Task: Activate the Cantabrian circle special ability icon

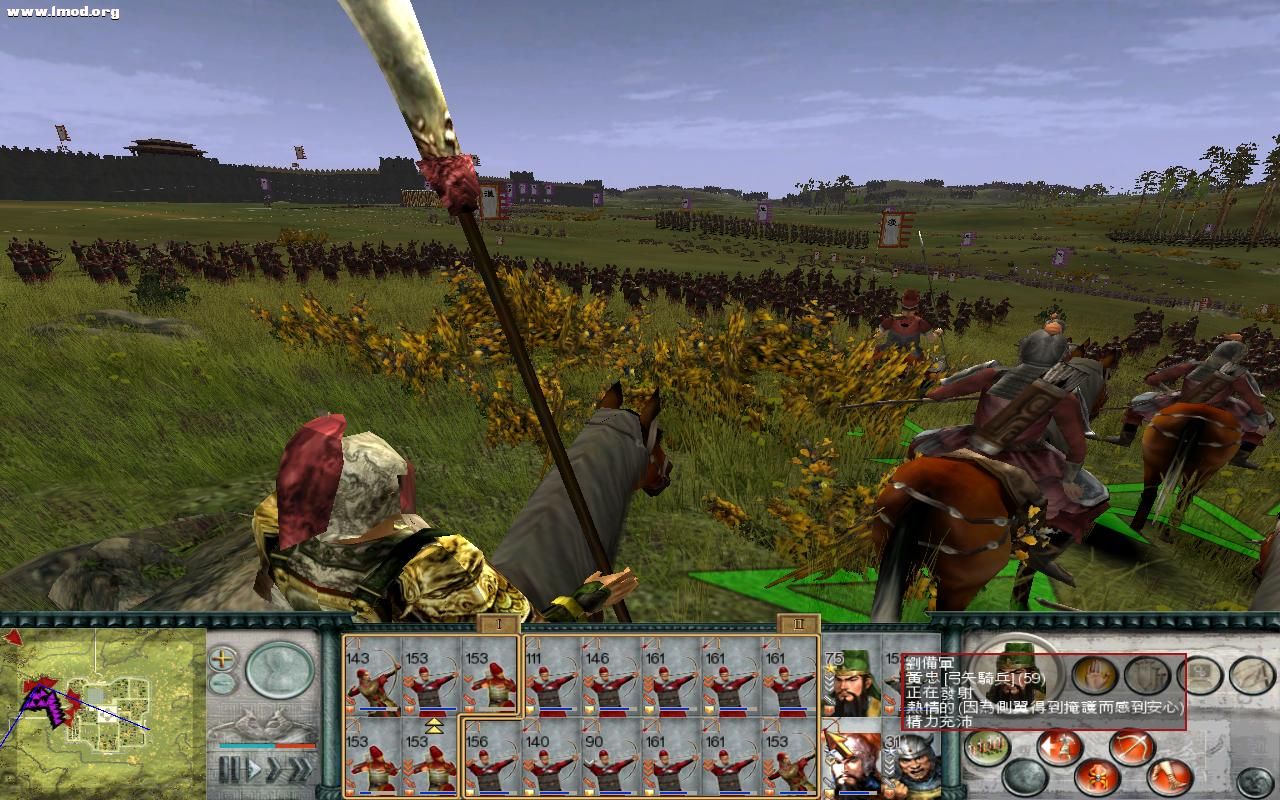Action: (x=1096, y=775)
